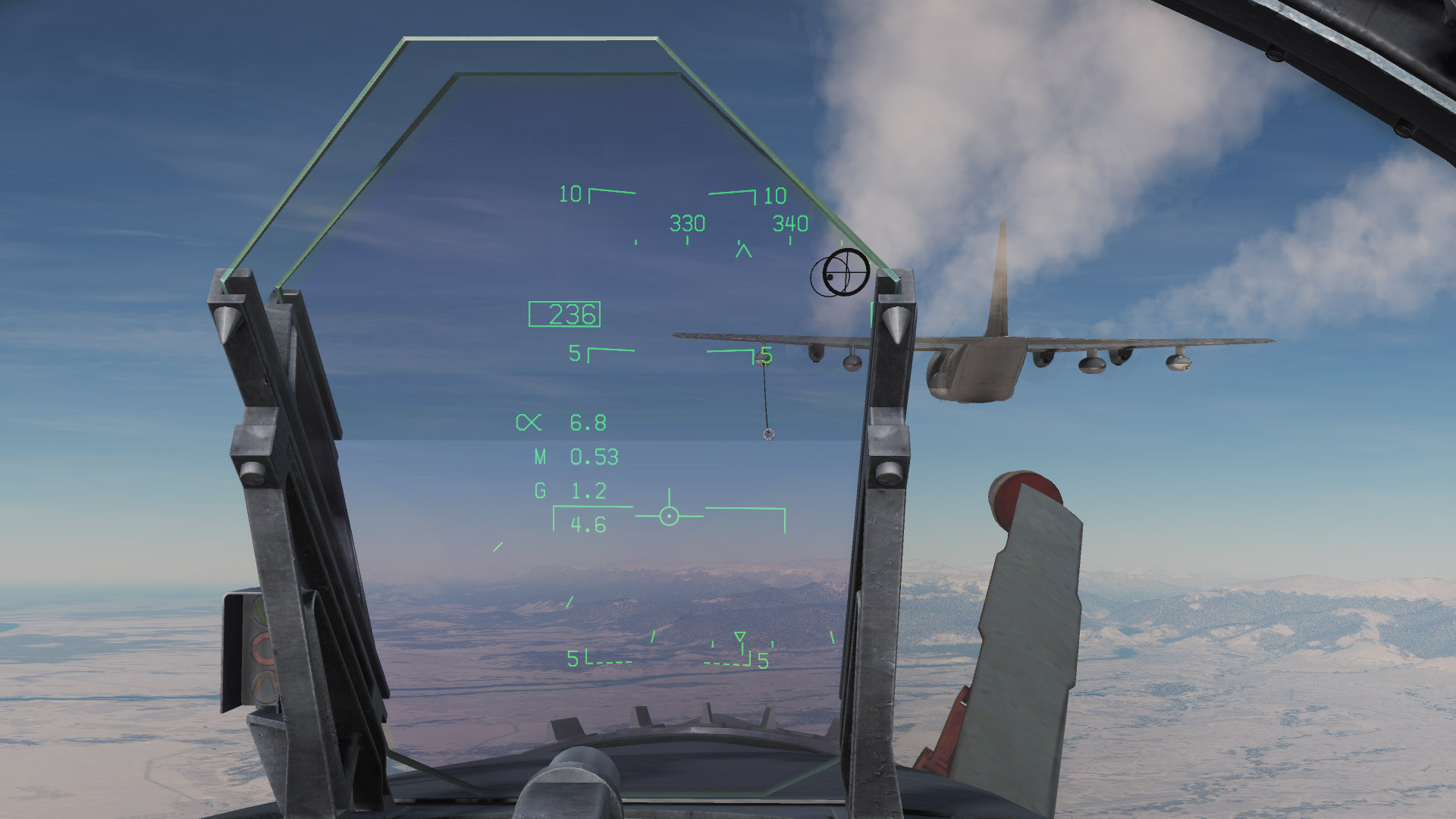
Task: Toggle the amber donut indexer light
Action: [x=262, y=649]
